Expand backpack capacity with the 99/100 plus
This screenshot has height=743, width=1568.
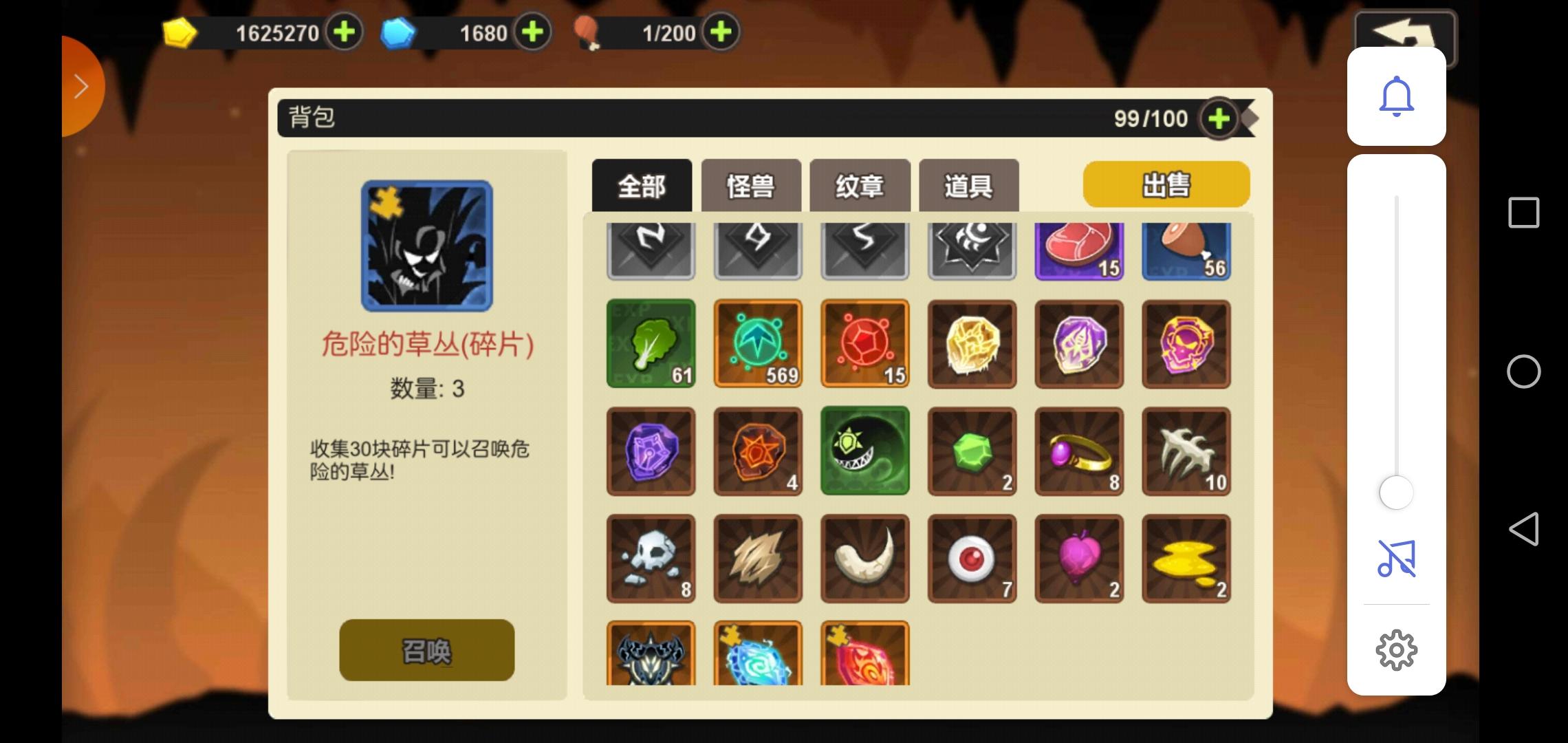pos(1219,118)
